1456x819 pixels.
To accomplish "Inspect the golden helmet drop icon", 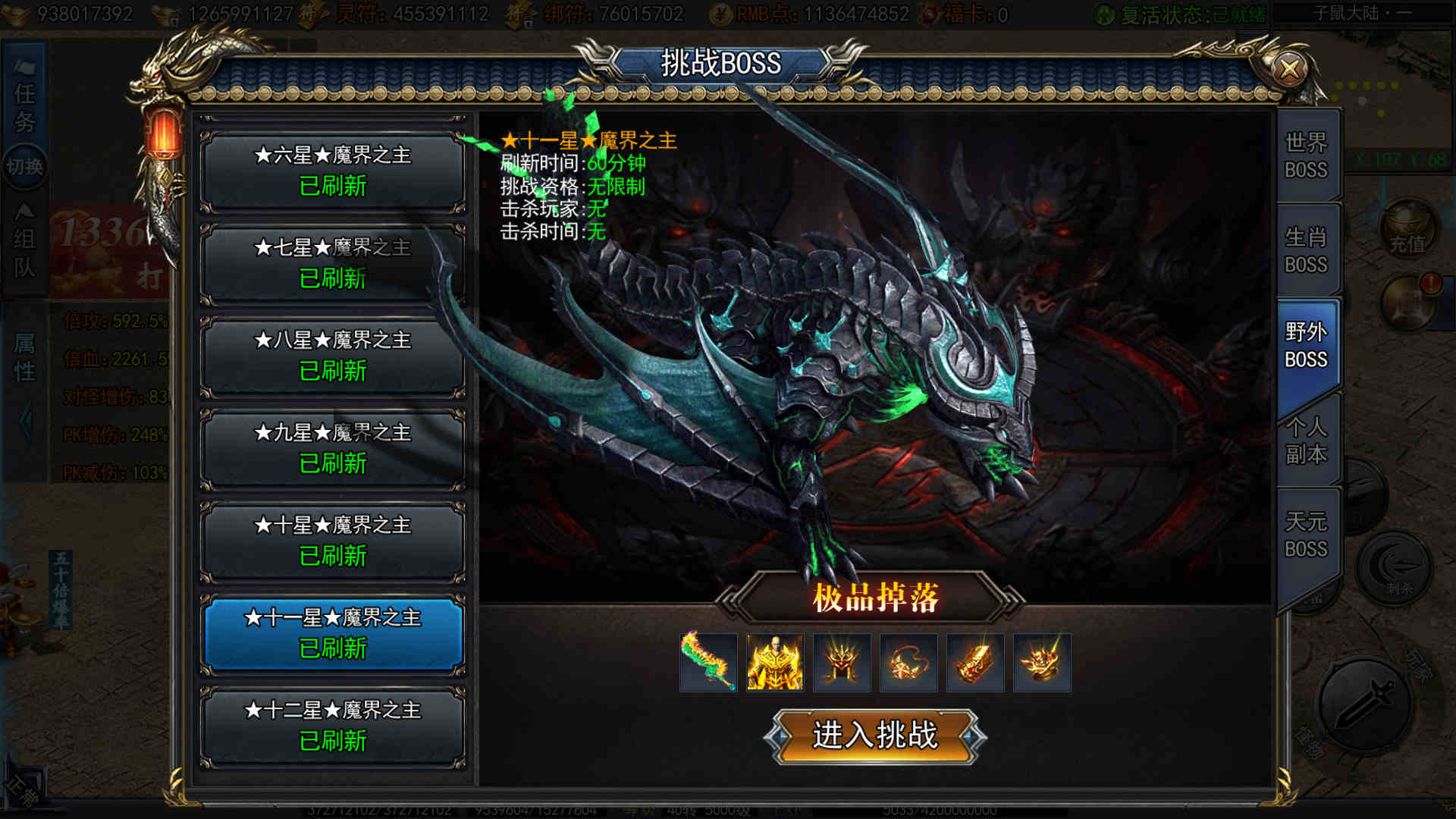I will pos(842,663).
